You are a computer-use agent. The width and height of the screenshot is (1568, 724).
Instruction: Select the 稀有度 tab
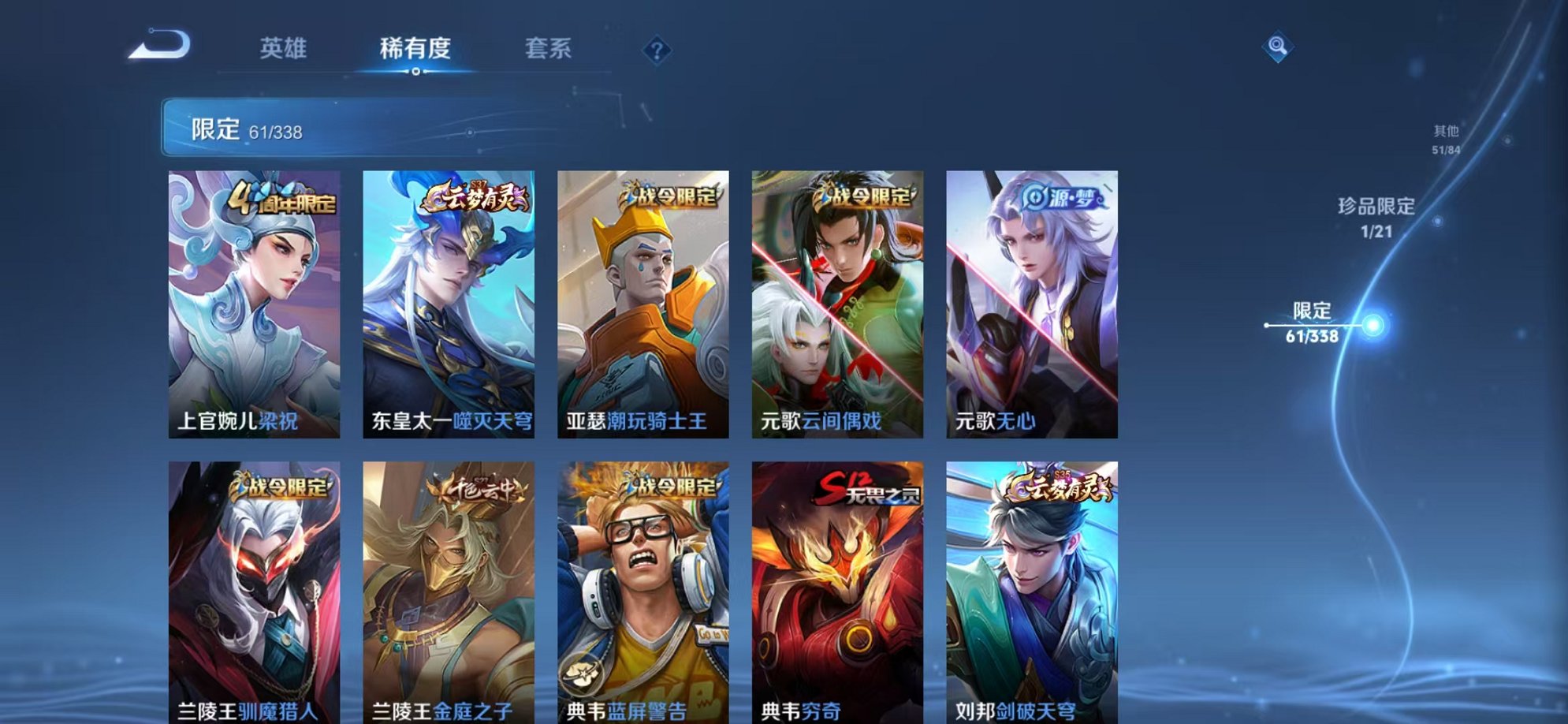pyautogui.click(x=415, y=47)
